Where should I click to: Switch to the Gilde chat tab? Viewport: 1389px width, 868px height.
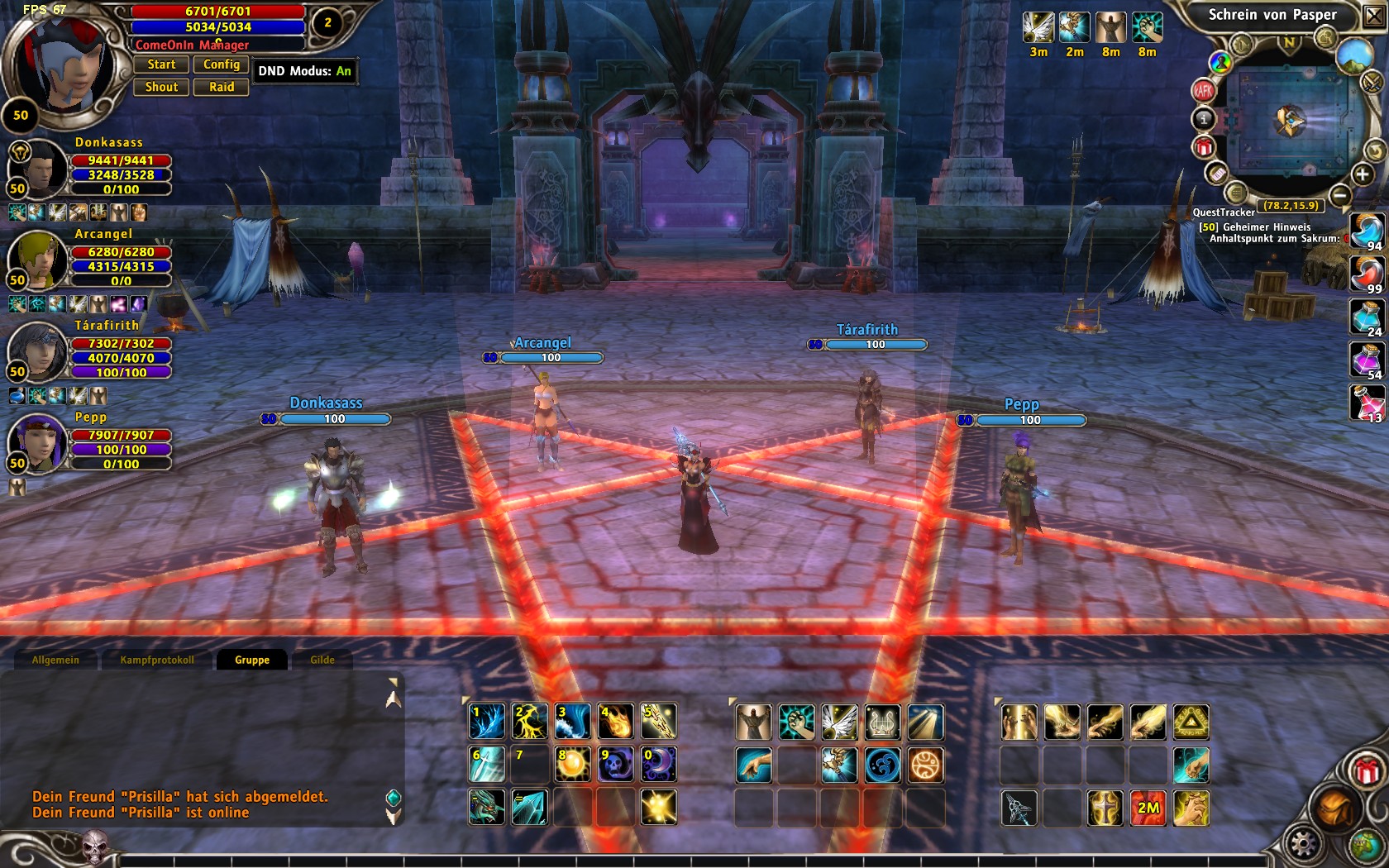point(322,660)
